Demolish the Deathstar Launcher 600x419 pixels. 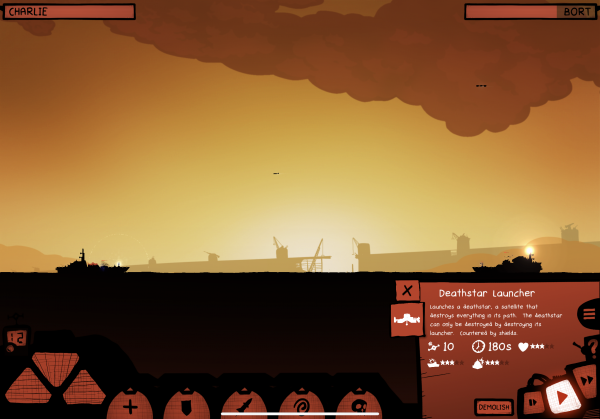(494, 407)
